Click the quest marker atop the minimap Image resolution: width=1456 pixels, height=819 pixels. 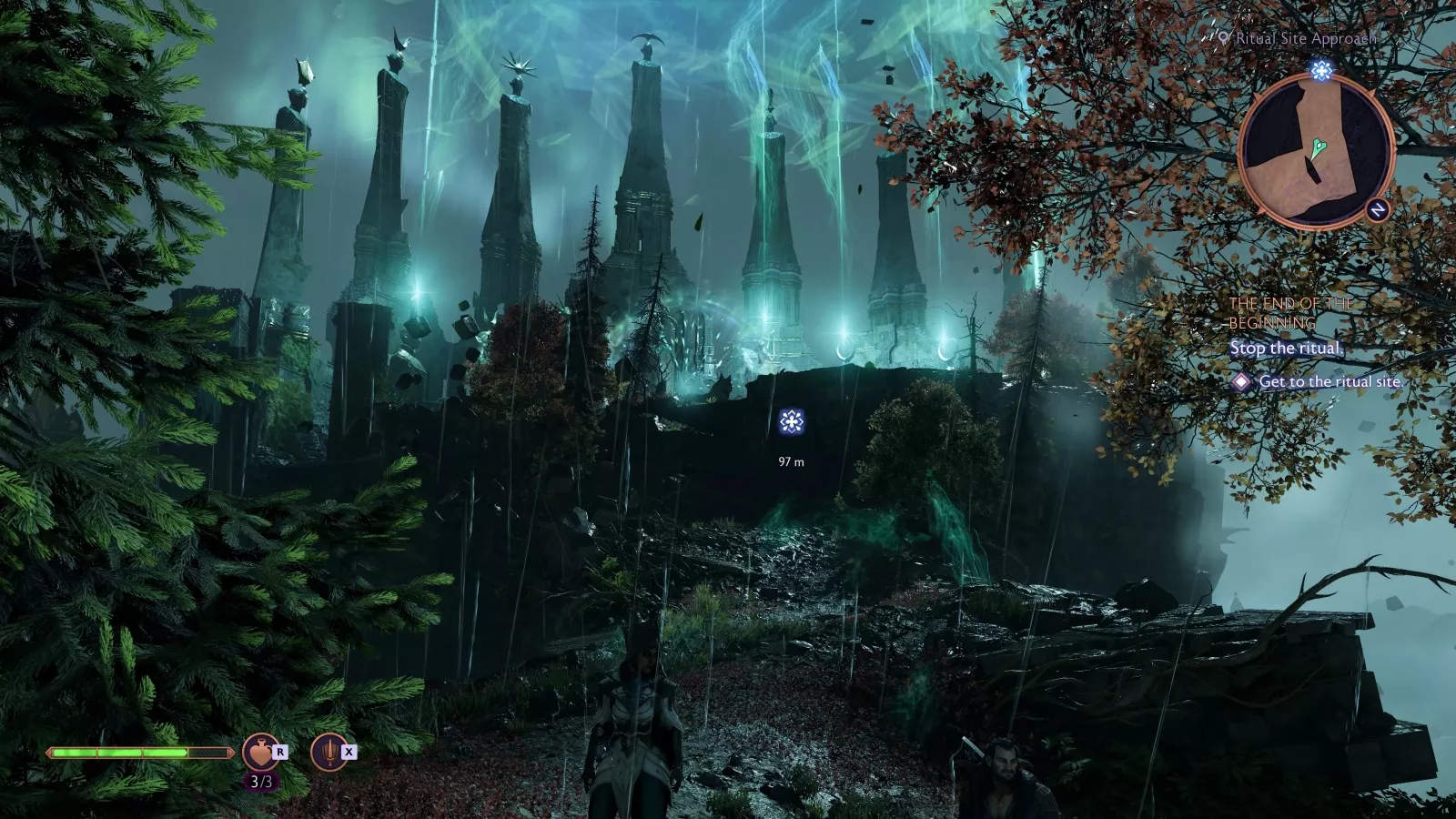click(x=1321, y=70)
